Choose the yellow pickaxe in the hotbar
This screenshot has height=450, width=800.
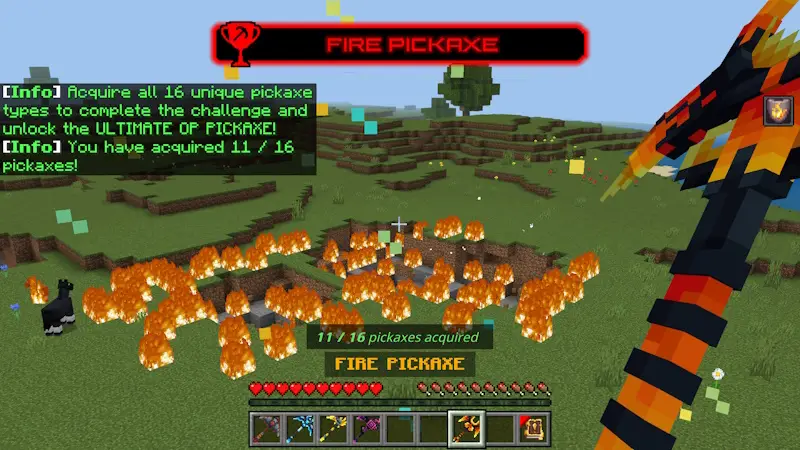pos(335,427)
